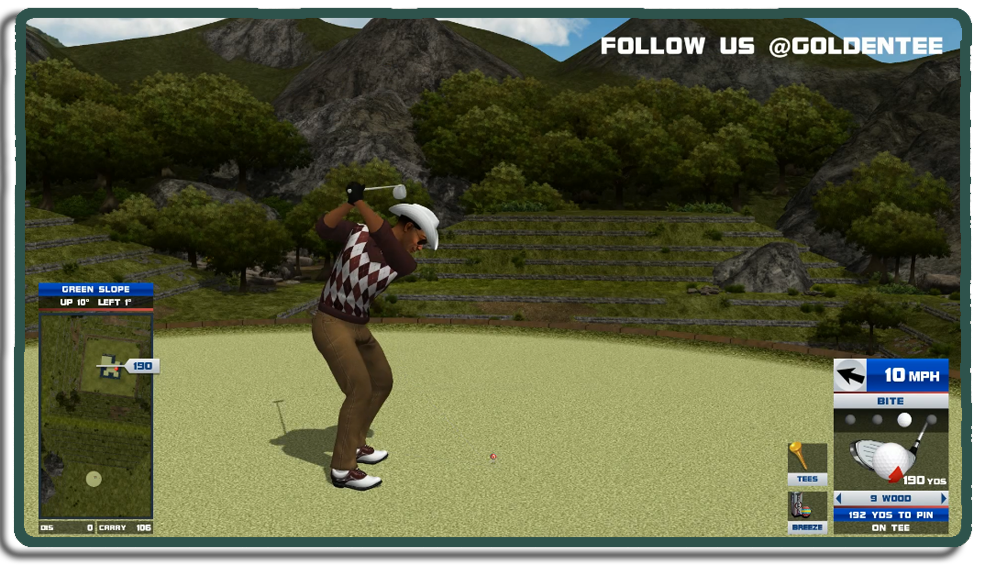Click the next club arrow beside 9 Wood
The image size is (991, 565).
pyautogui.click(x=943, y=498)
